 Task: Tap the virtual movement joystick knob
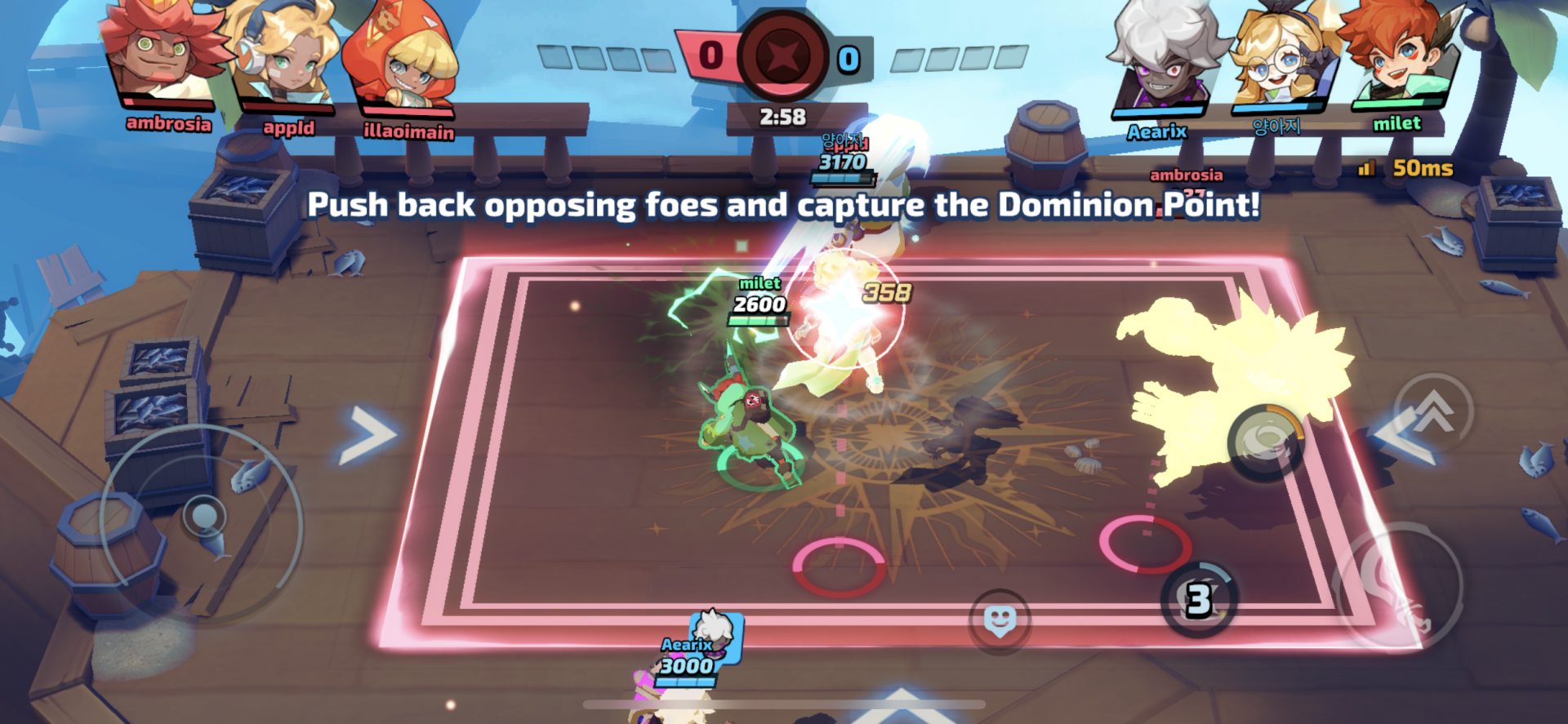point(203,516)
